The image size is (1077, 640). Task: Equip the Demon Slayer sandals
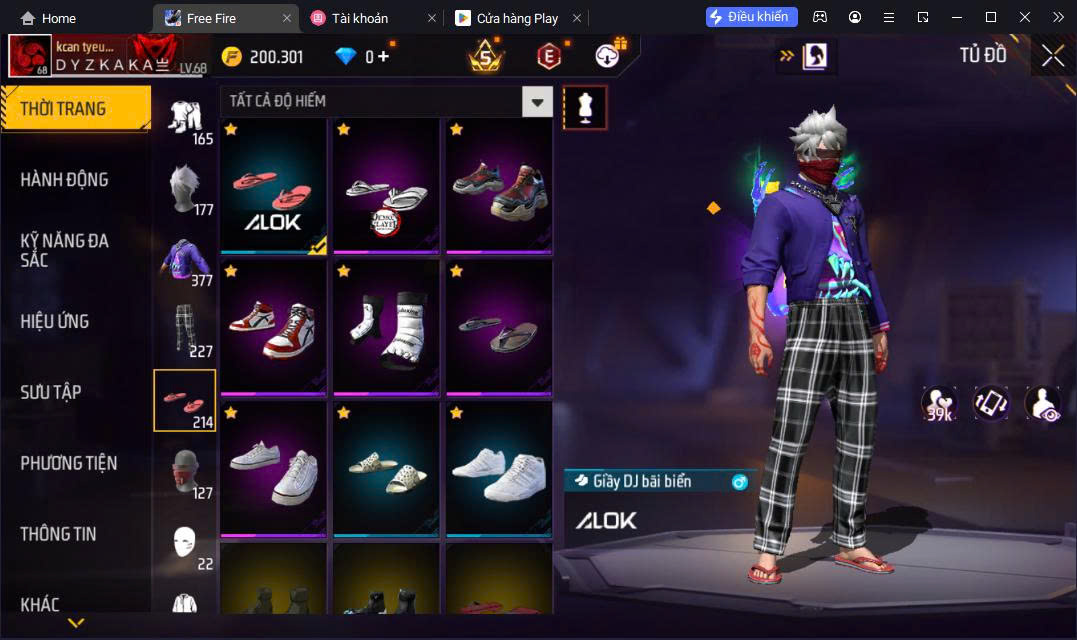pyautogui.click(x=386, y=186)
